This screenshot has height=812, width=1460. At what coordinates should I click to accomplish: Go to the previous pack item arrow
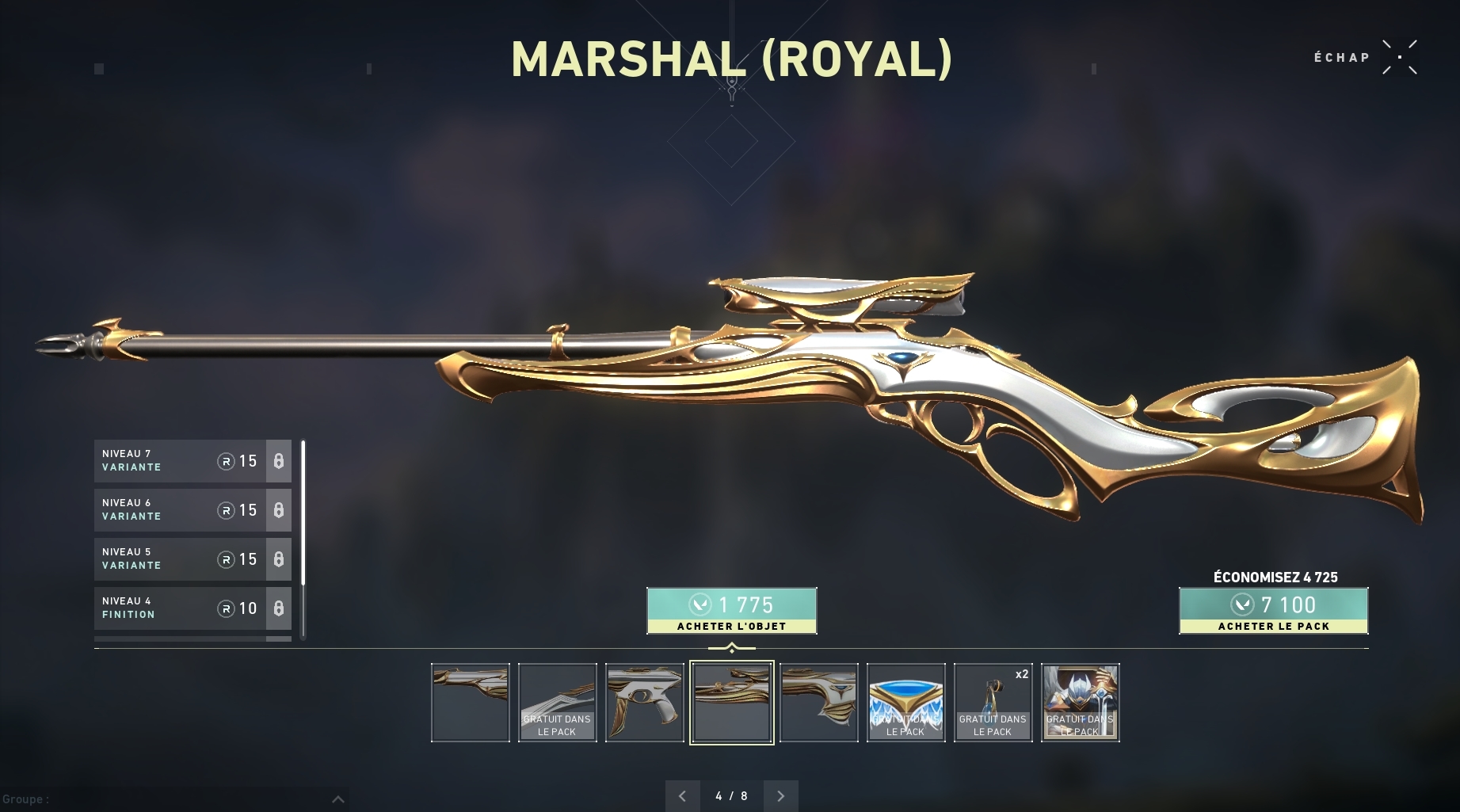(x=682, y=795)
